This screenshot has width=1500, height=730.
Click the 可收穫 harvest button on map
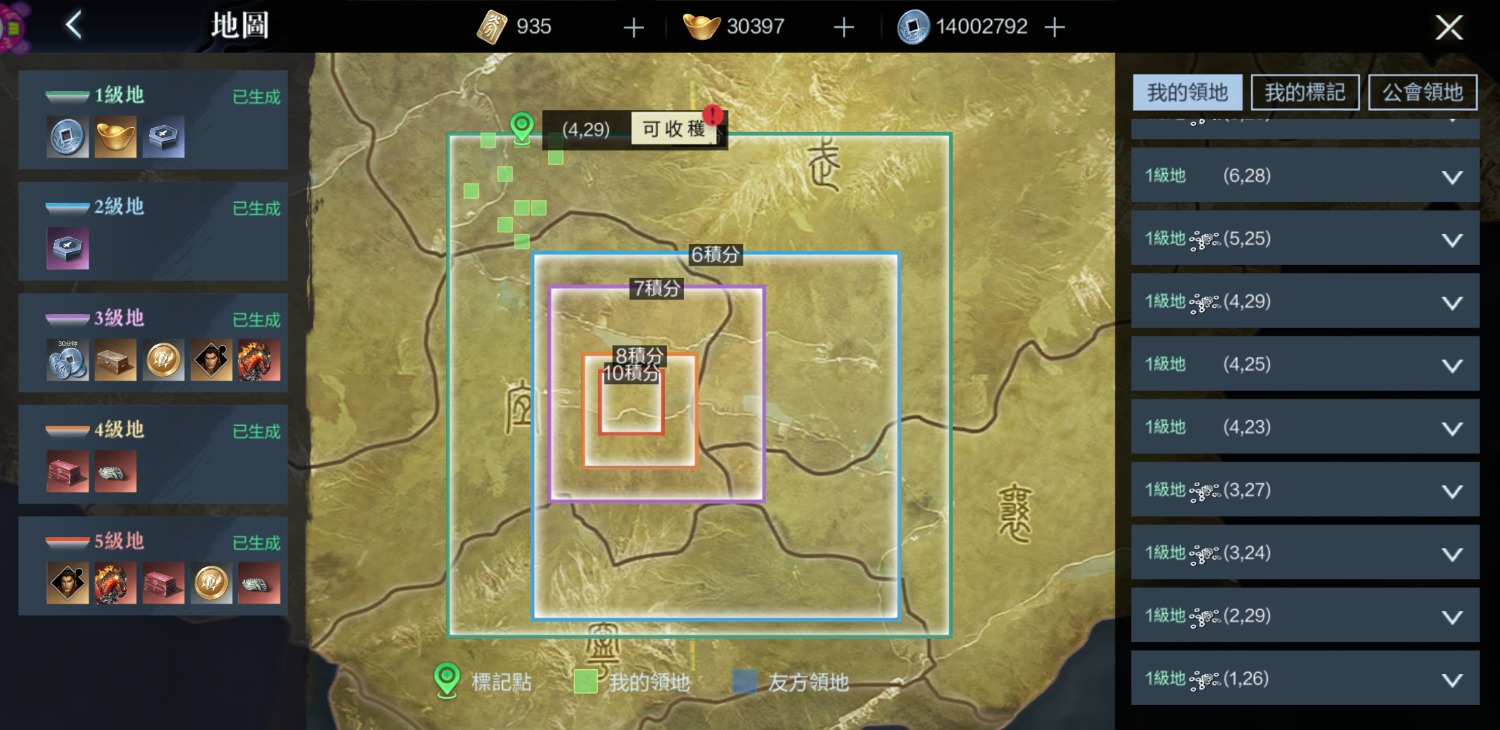674,130
